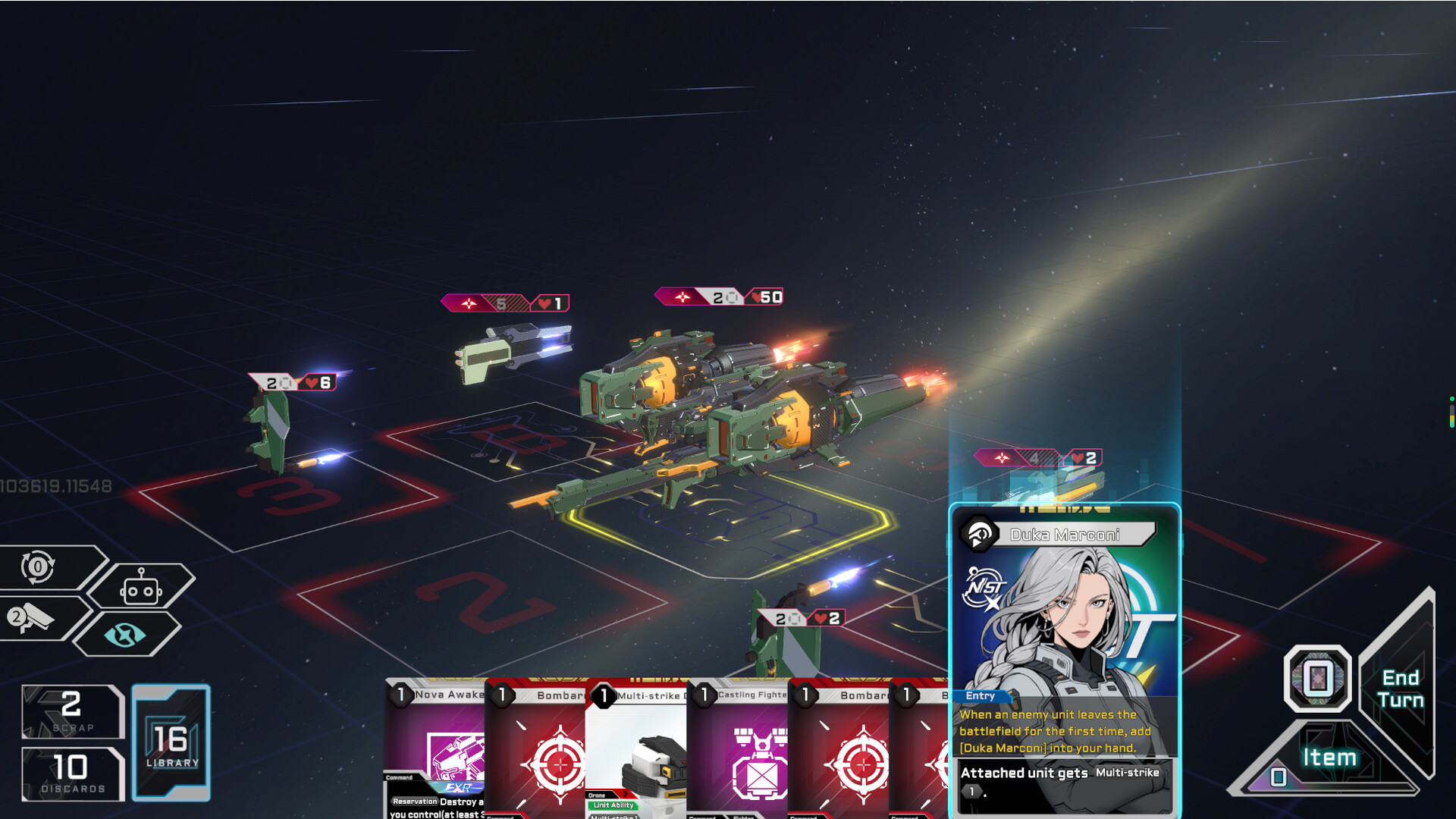Click the circular arrows counter icon
The height and width of the screenshot is (819, 1456).
[x=38, y=566]
